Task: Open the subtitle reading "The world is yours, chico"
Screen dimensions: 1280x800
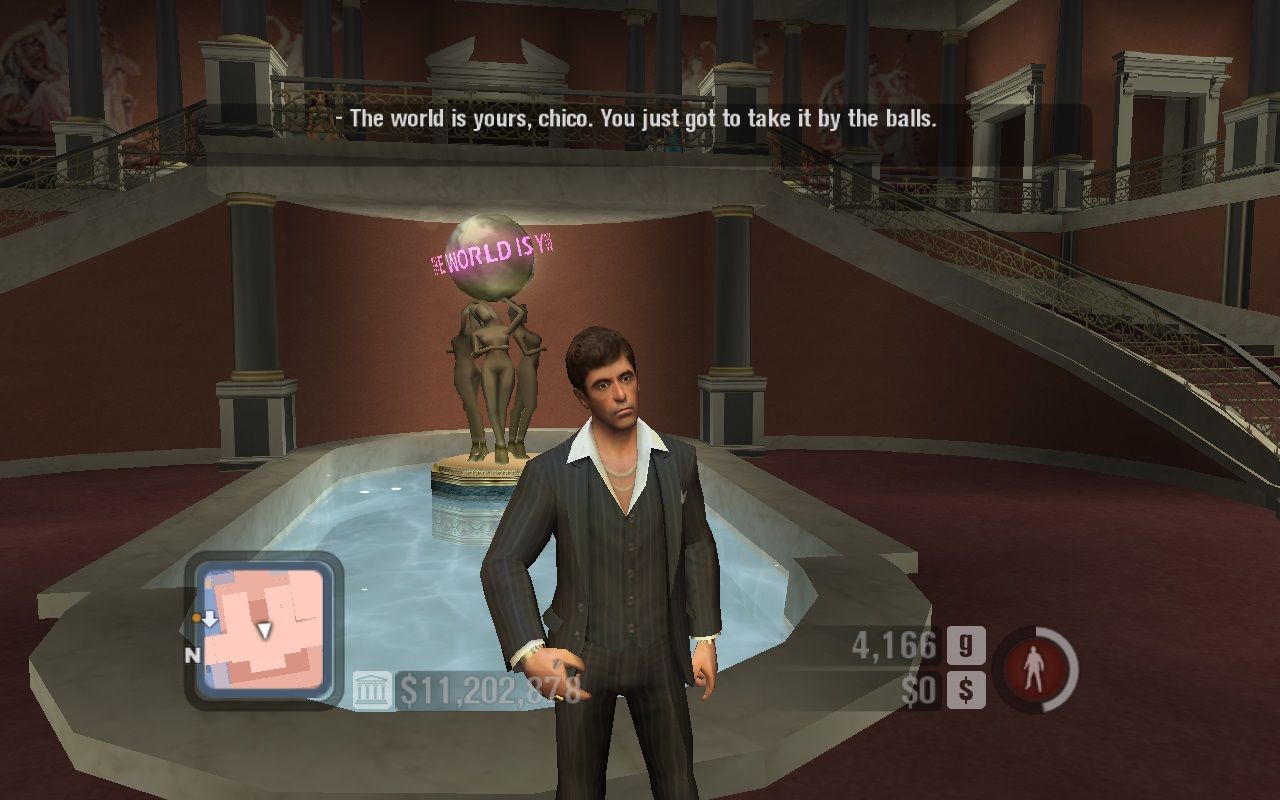Action: 637,117
